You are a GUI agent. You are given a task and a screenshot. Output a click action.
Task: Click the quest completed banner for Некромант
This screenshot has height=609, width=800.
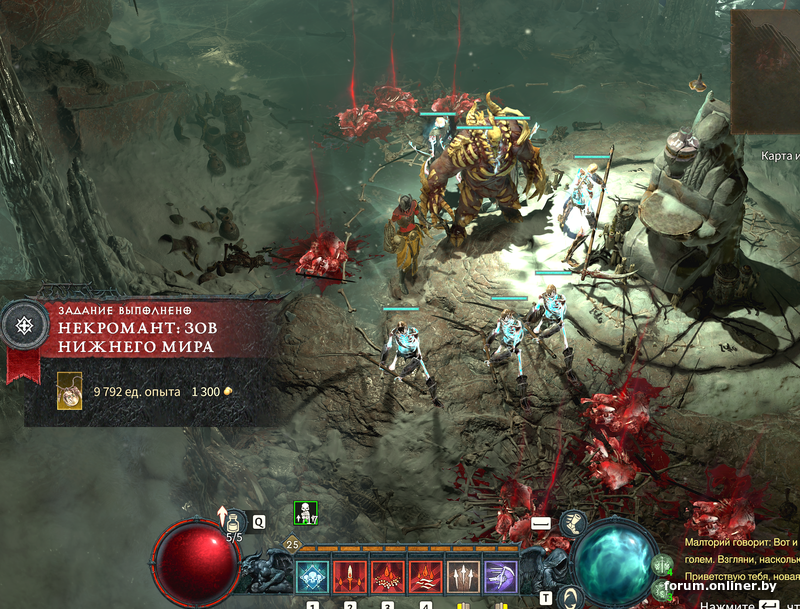click(150, 337)
